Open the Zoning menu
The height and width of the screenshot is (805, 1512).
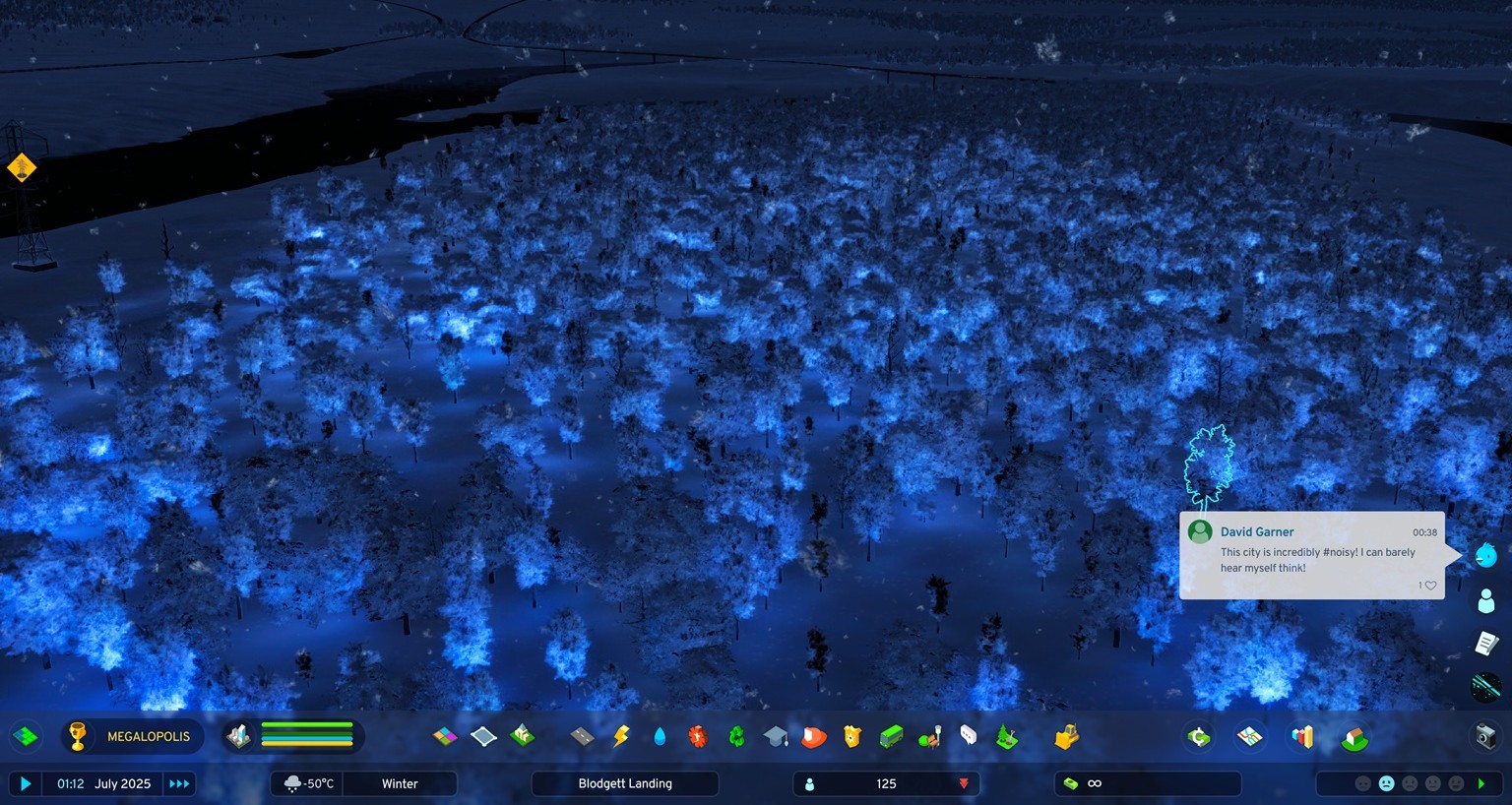pyautogui.click(x=445, y=736)
